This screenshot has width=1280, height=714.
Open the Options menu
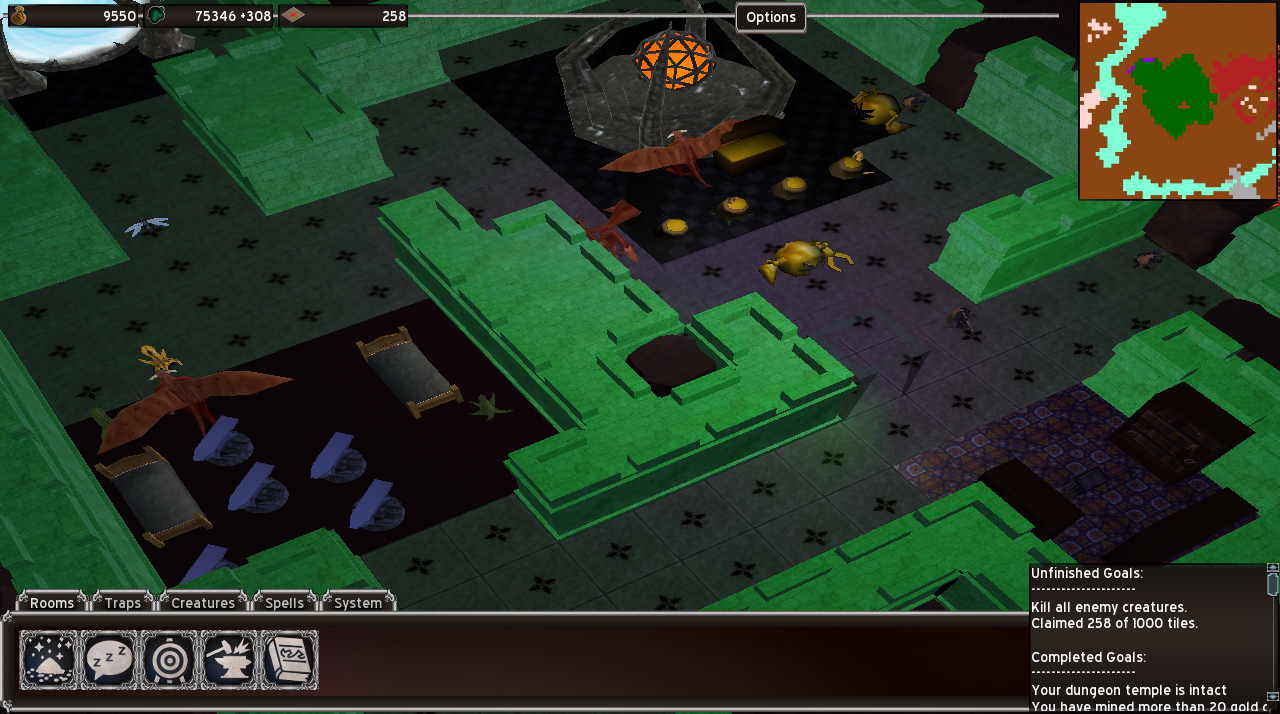click(x=771, y=17)
